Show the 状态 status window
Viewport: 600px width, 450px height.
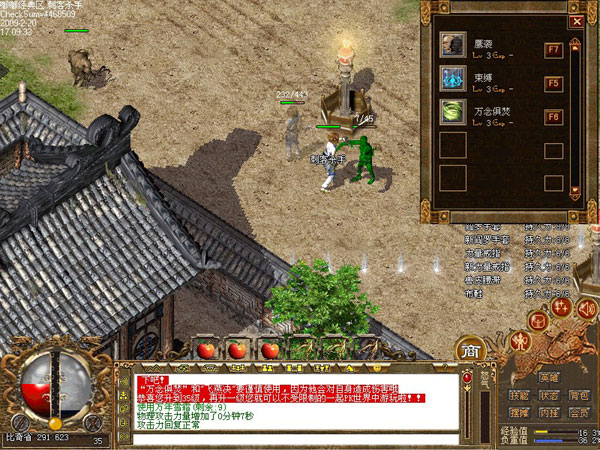pyautogui.click(x=549, y=395)
